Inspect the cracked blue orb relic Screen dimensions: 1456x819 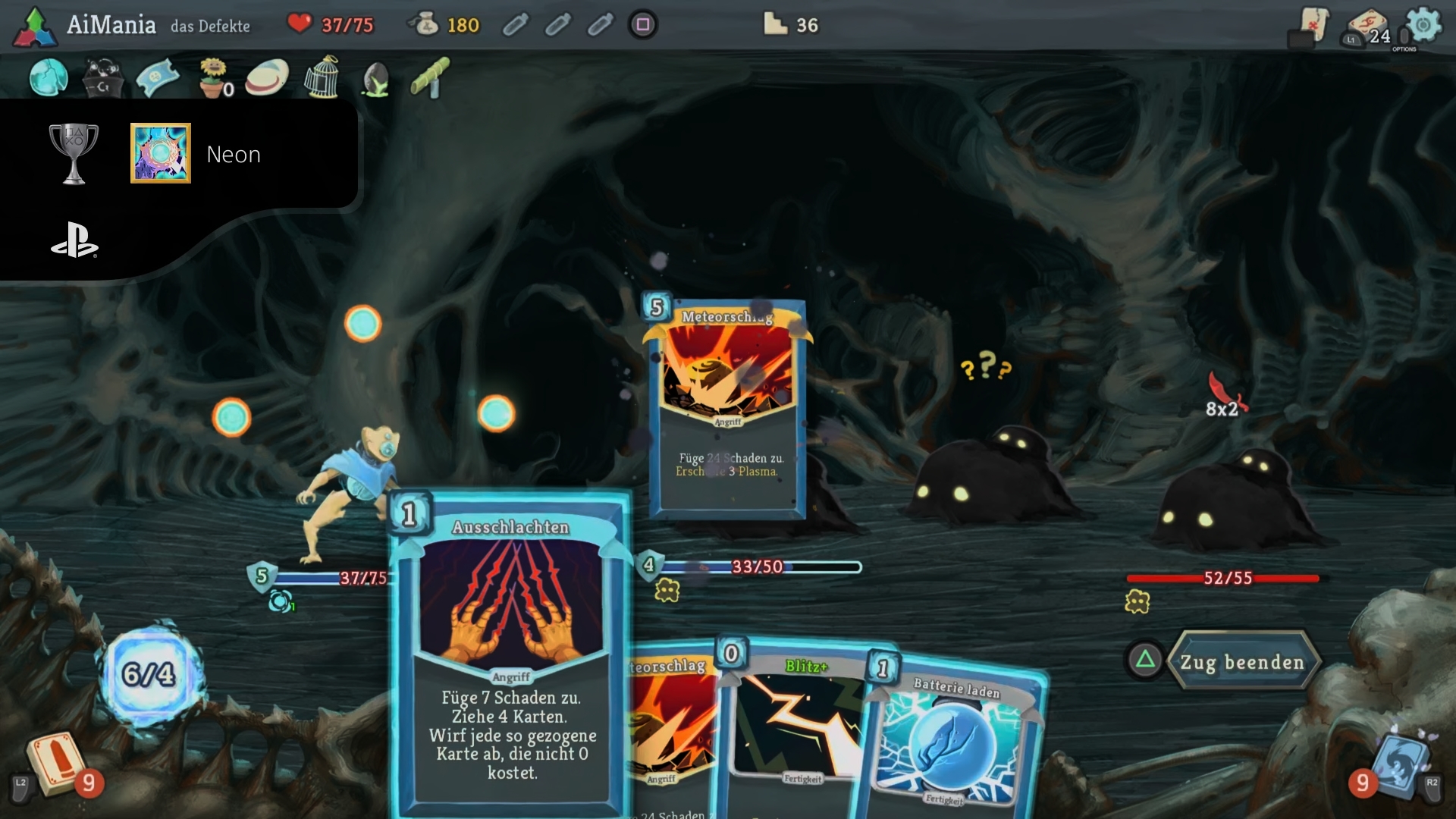pos(48,77)
